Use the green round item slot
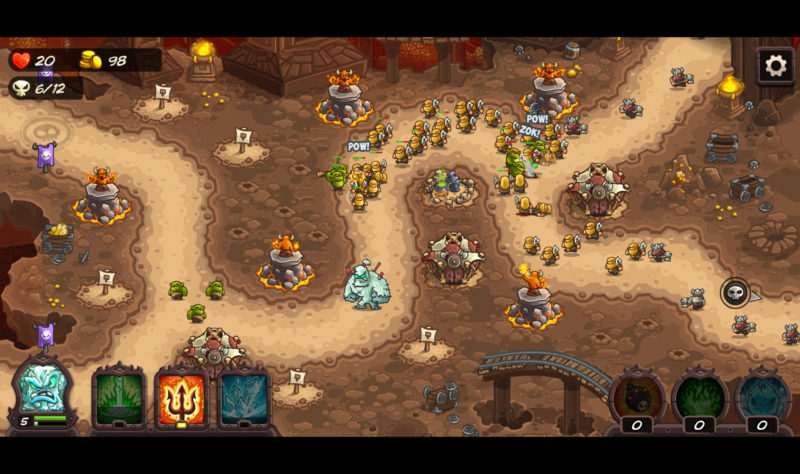The height and width of the screenshot is (474, 800). point(699,395)
